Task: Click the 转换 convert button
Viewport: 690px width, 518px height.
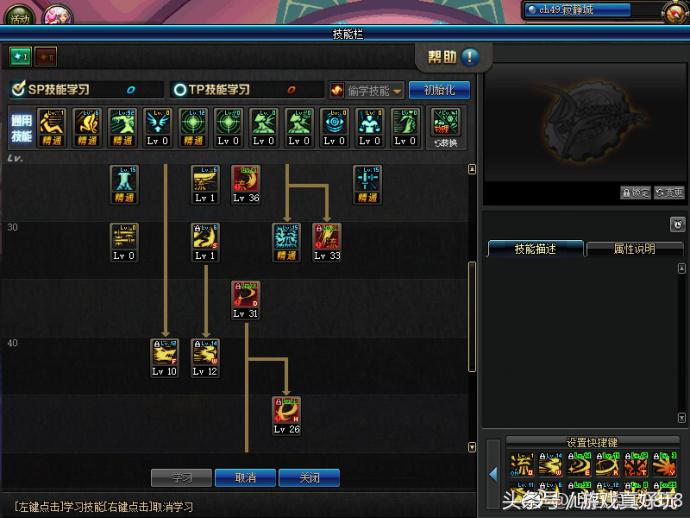Action: tap(445, 127)
